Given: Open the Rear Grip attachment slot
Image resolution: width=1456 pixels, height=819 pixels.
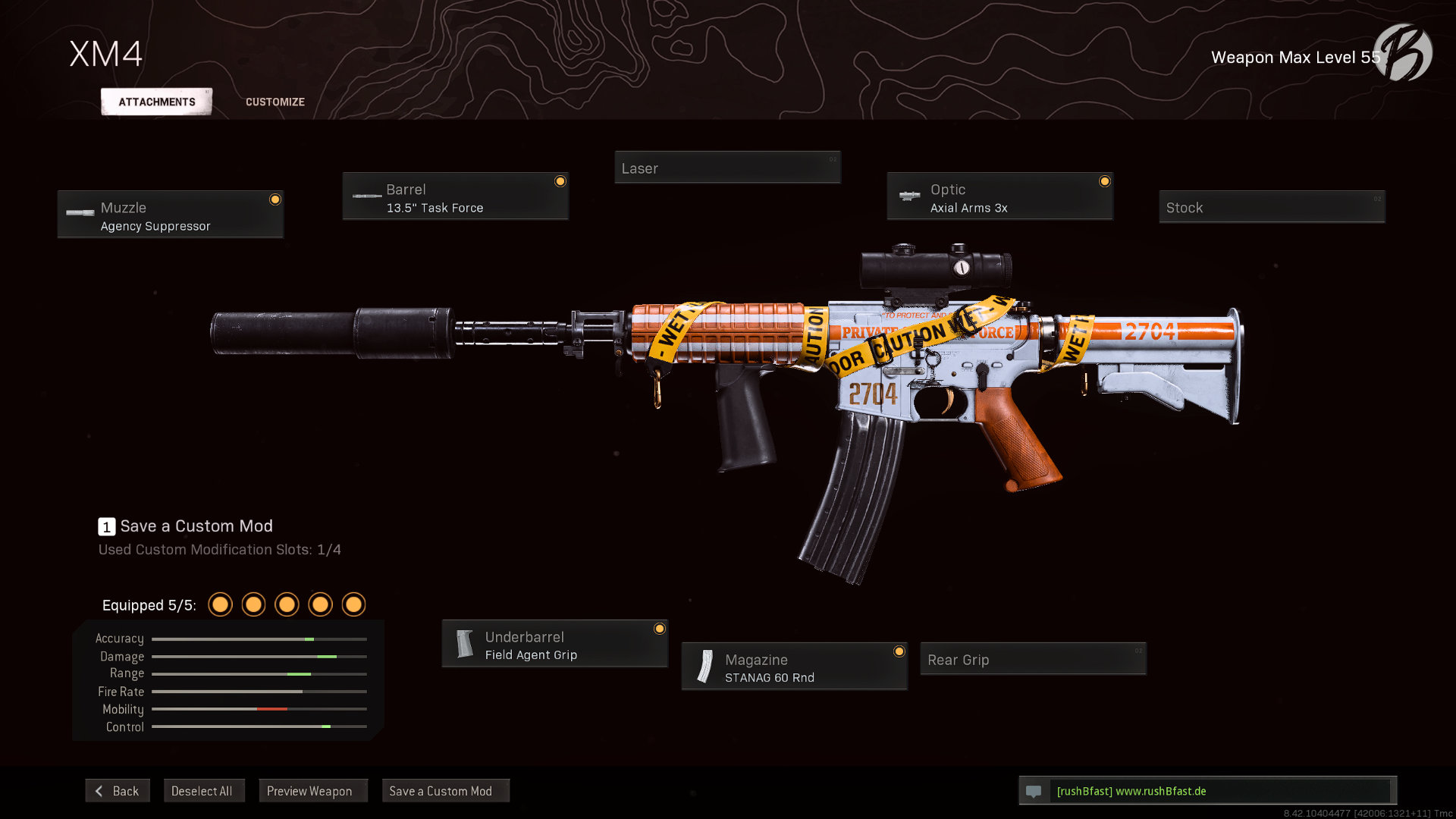Looking at the screenshot, I should [x=1032, y=659].
